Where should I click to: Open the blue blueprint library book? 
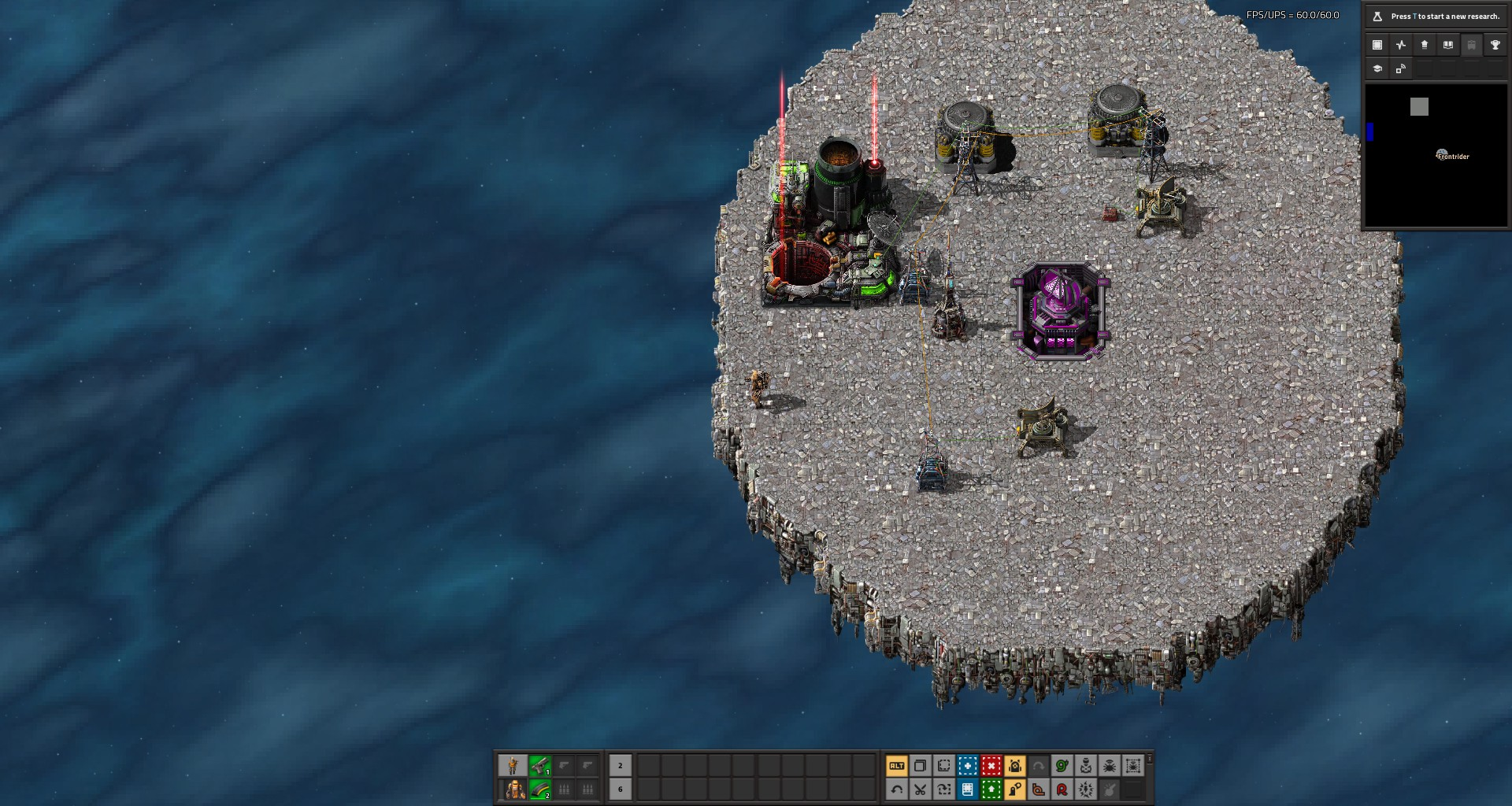(967, 789)
